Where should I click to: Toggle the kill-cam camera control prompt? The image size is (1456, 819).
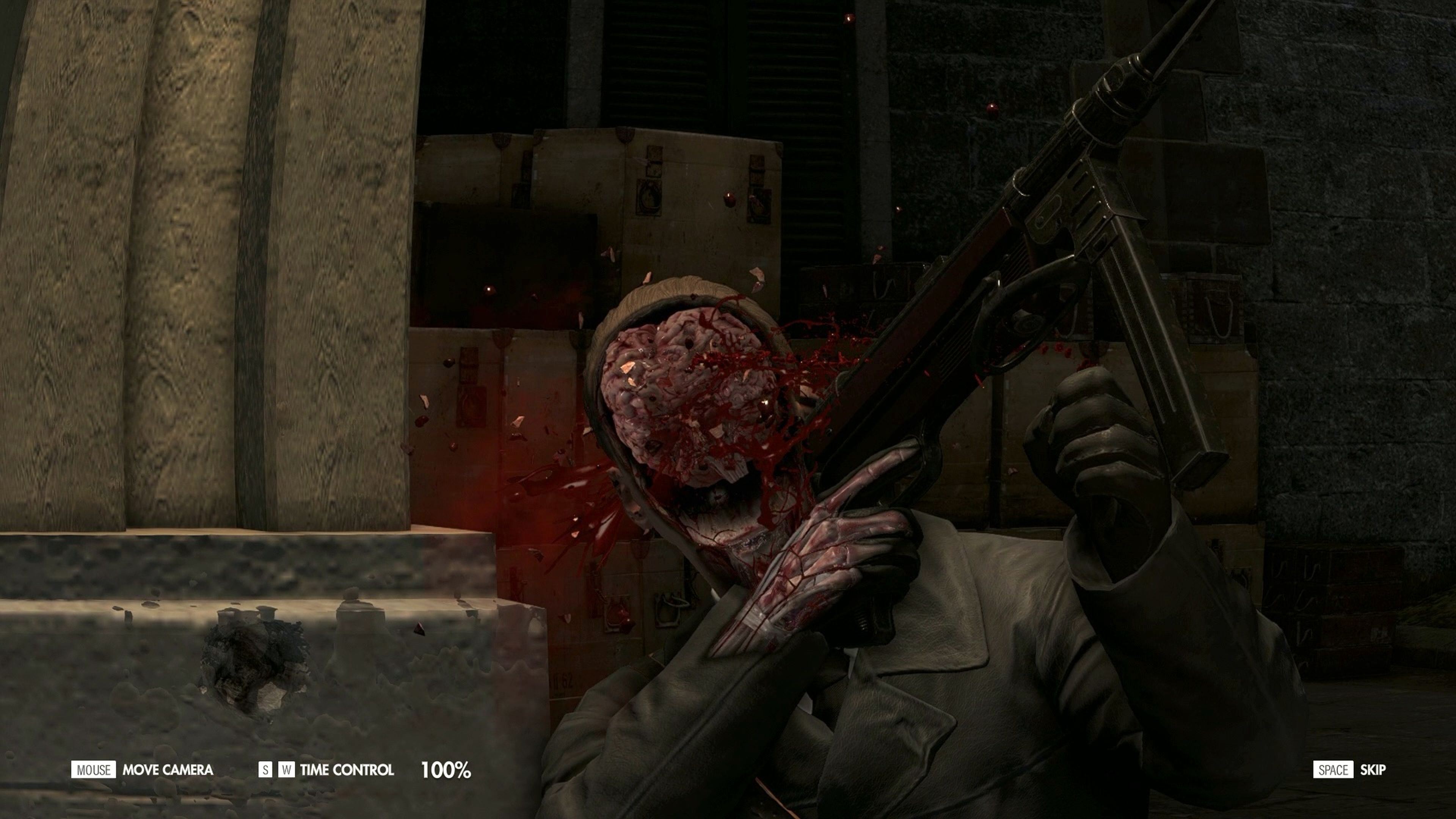[x=93, y=769]
